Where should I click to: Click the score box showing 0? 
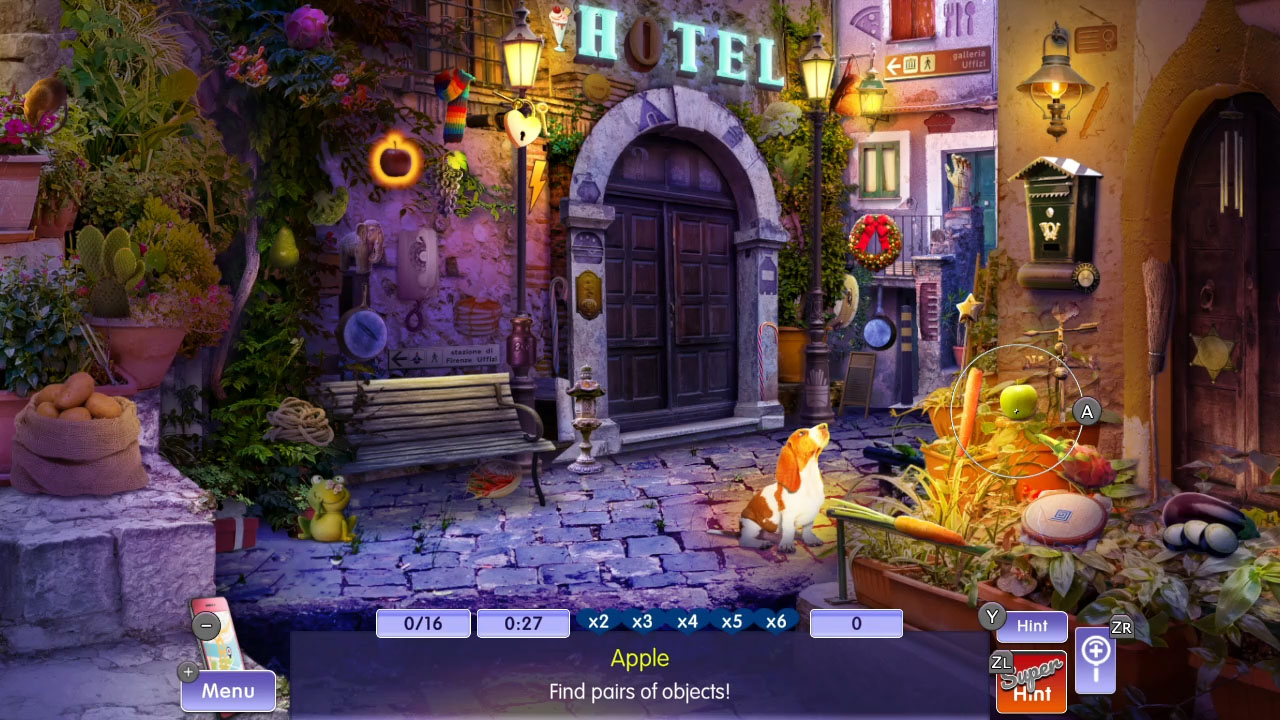(856, 622)
